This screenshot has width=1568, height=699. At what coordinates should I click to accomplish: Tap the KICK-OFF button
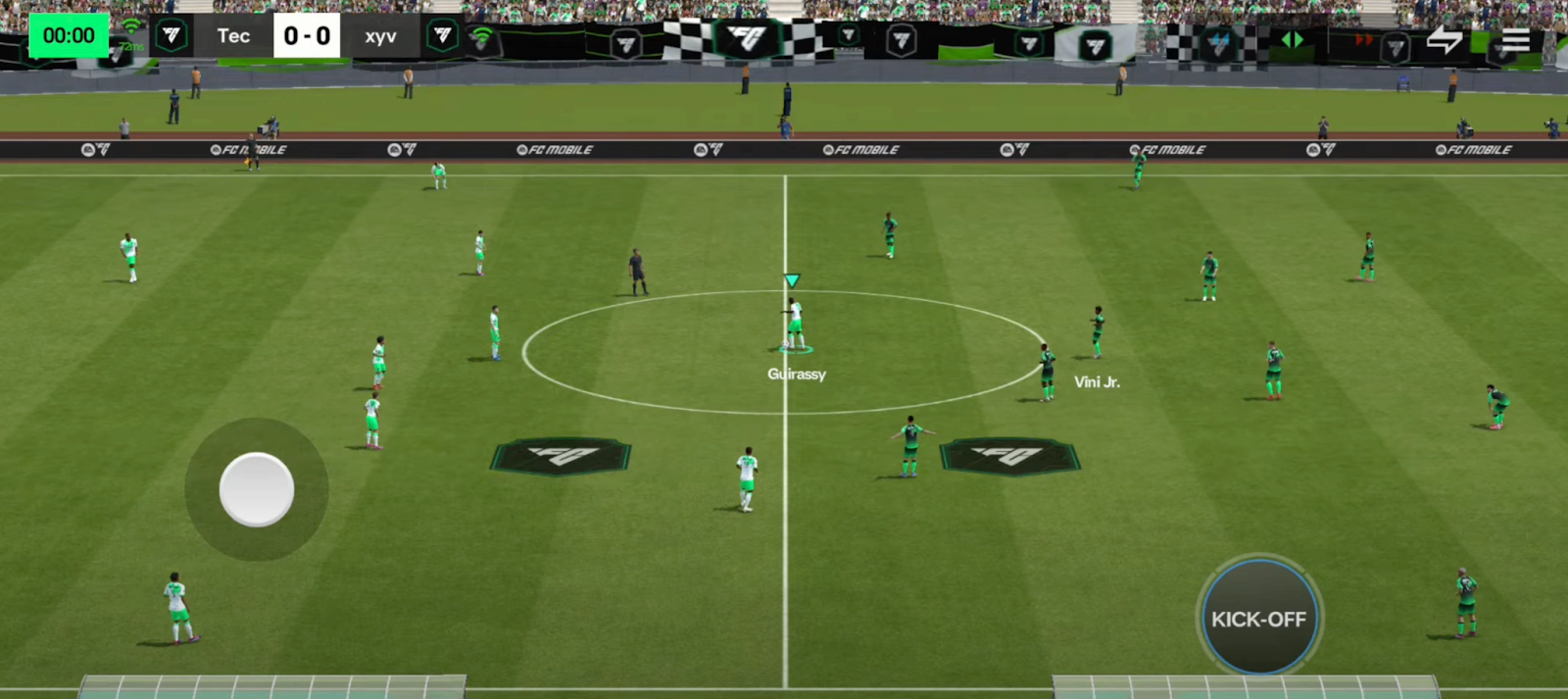pyautogui.click(x=1259, y=619)
